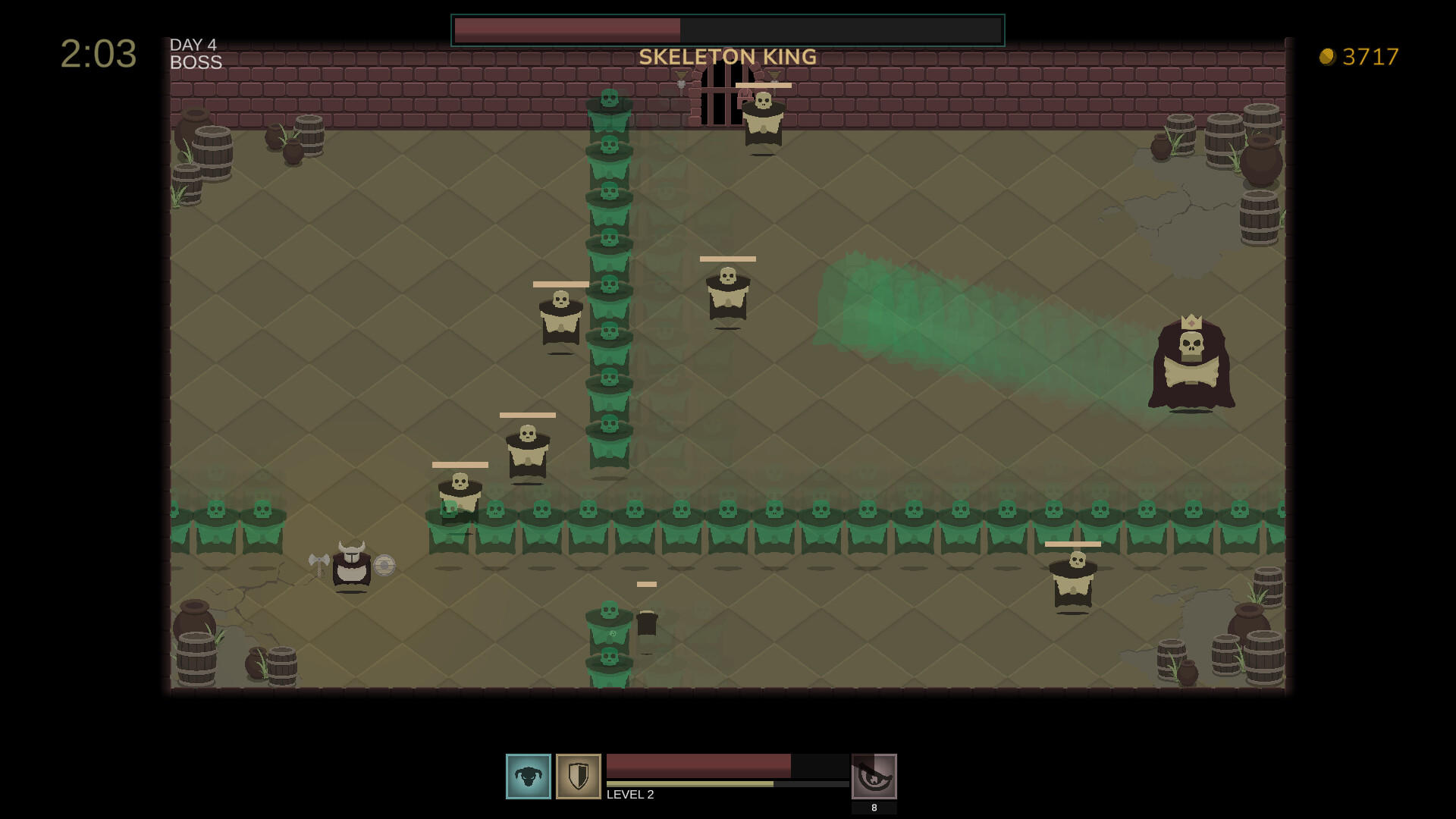The image size is (1456, 819).
Task: Expand the DAY 4 BOSS label
Action: (x=196, y=54)
